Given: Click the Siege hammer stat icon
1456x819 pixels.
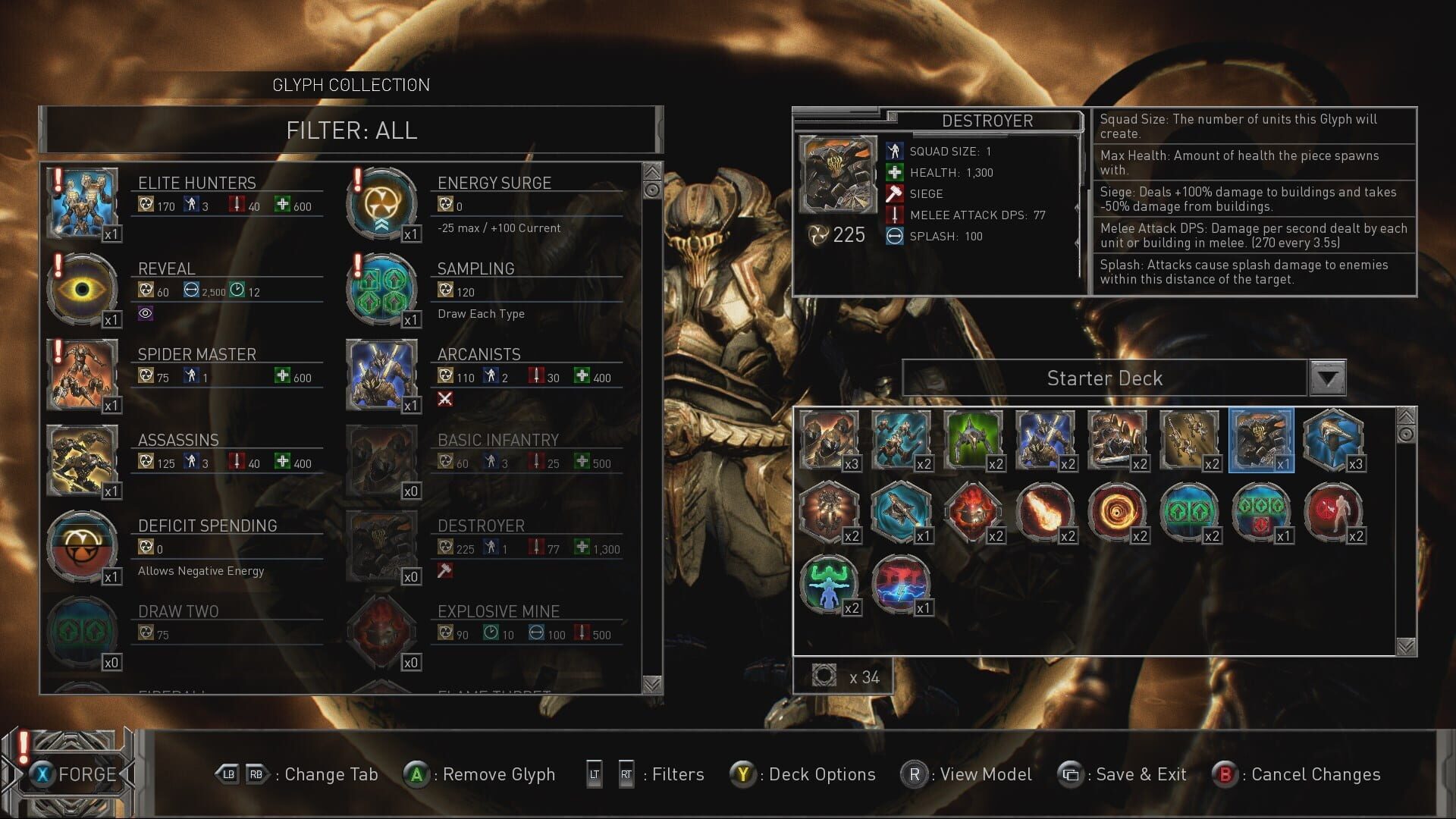Looking at the screenshot, I should pos(895,193).
